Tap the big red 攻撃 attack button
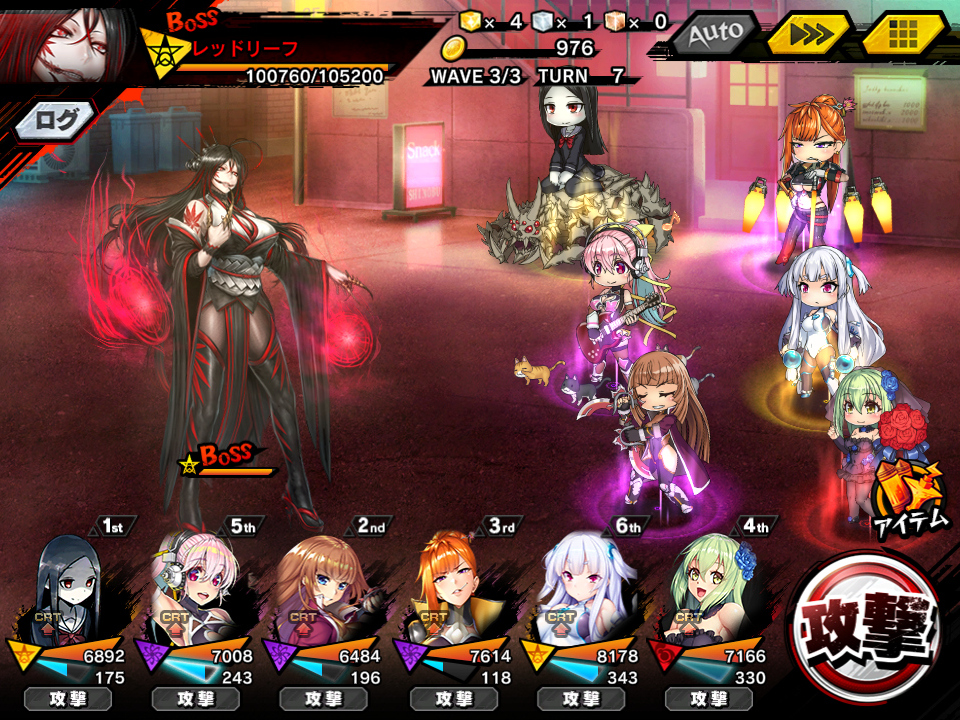Viewport: 960px width, 720px height. 866,624
